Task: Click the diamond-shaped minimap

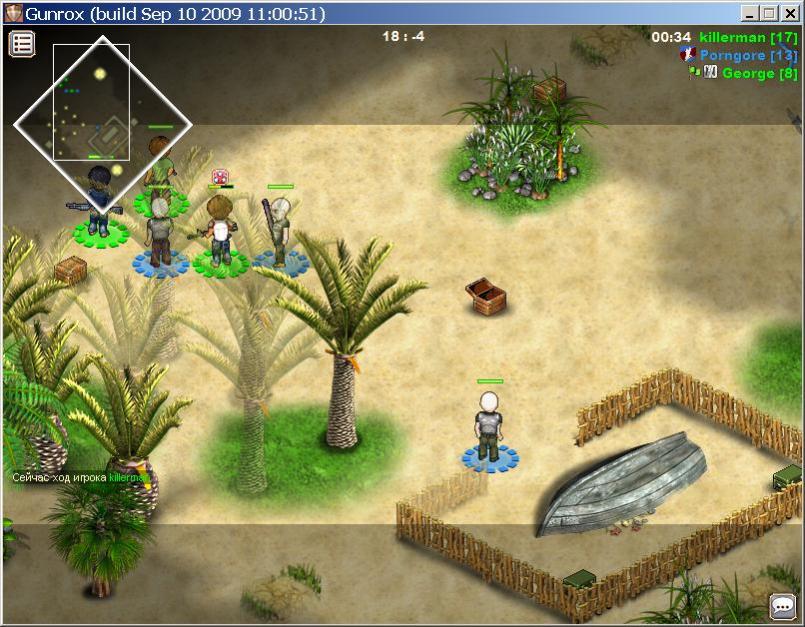Action: [x=102, y=125]
